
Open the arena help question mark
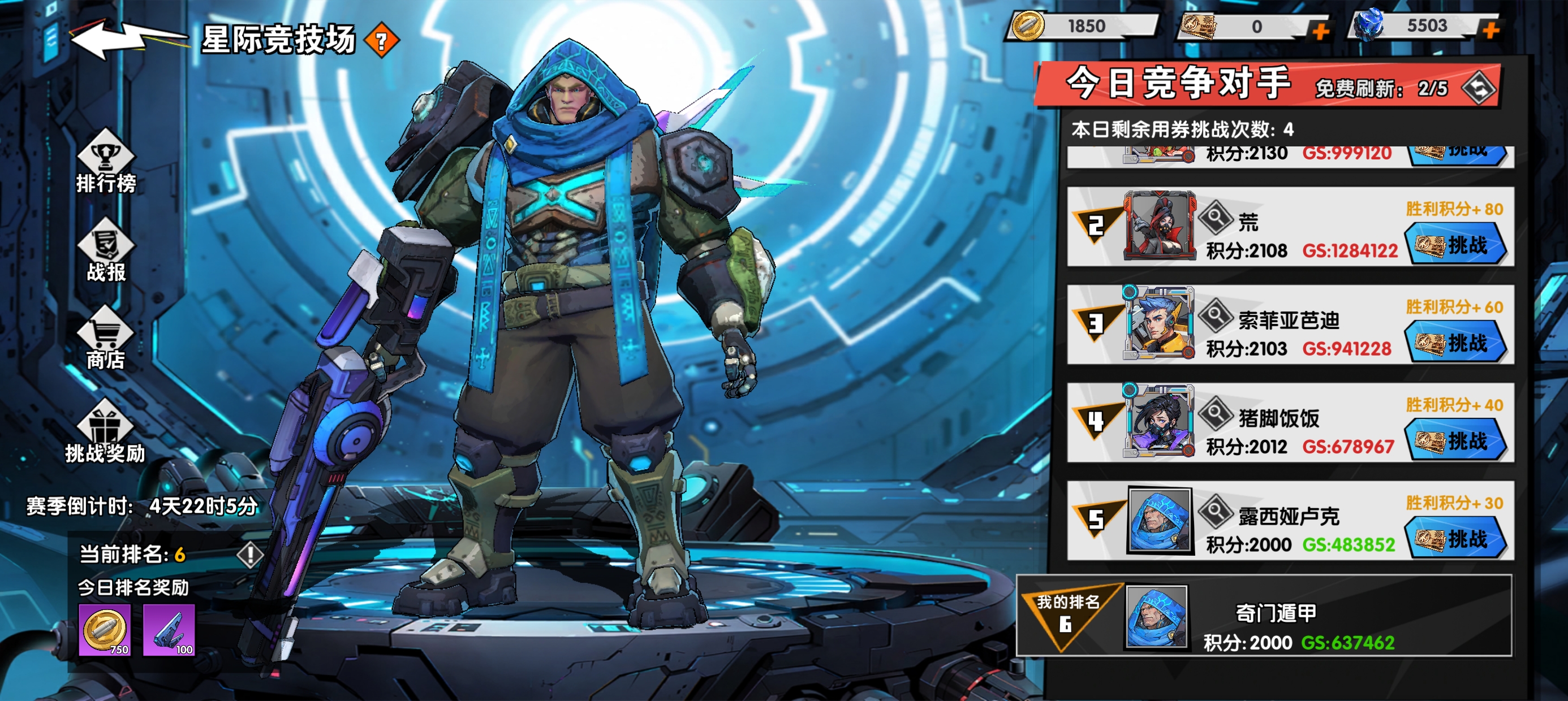382,41
